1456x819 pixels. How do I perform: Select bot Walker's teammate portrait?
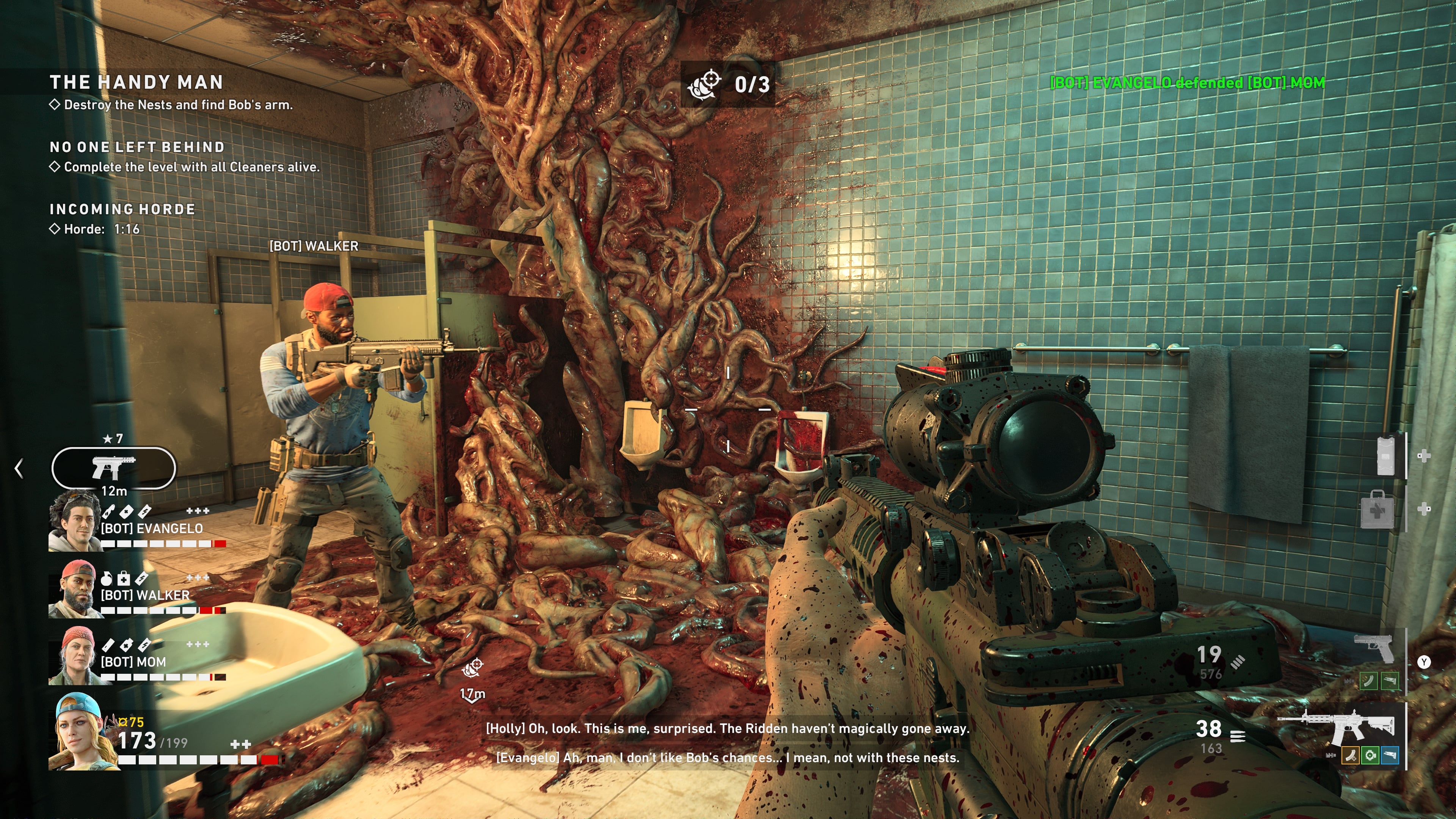76,589
